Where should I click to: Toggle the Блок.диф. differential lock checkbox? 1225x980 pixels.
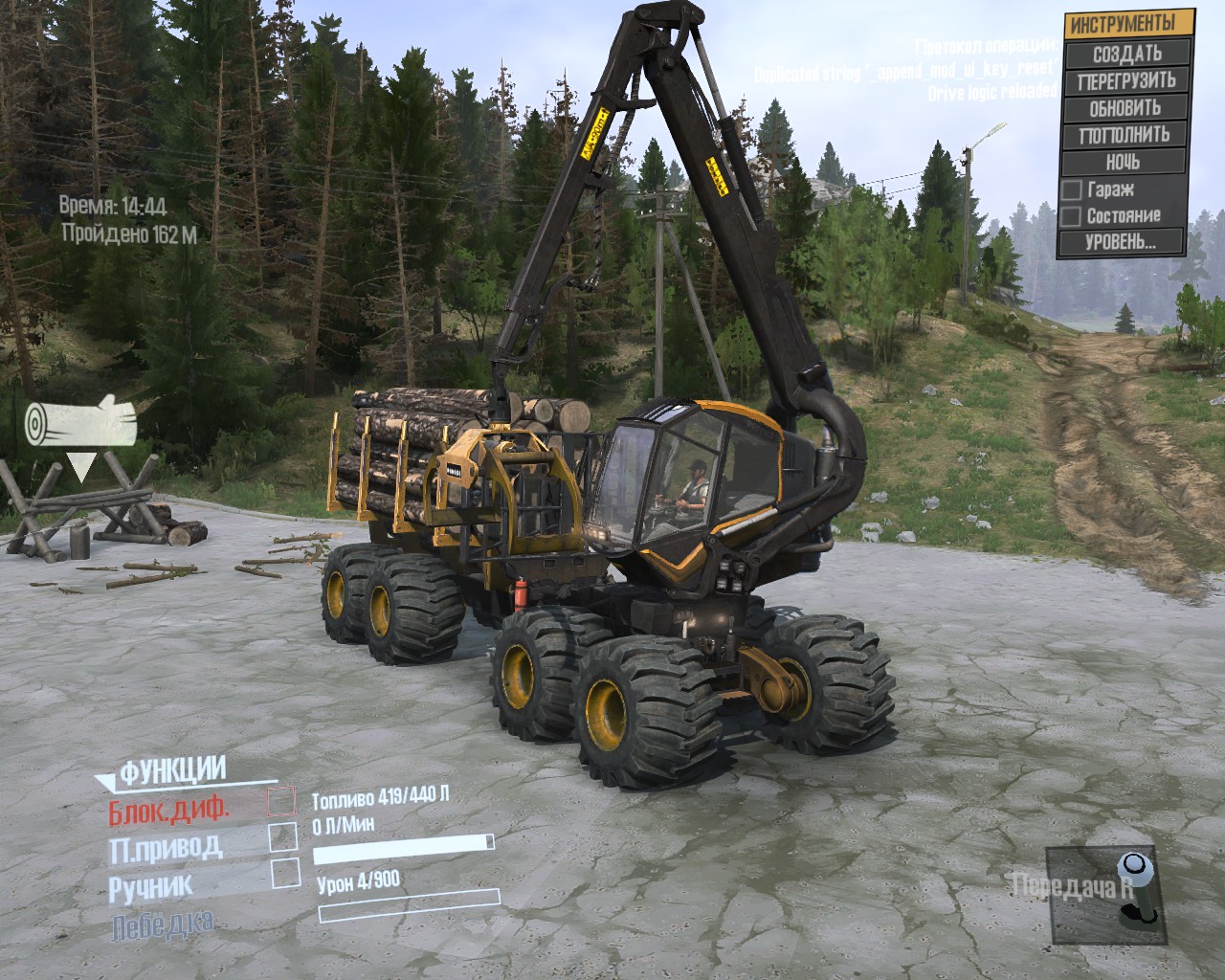[281, 802]
